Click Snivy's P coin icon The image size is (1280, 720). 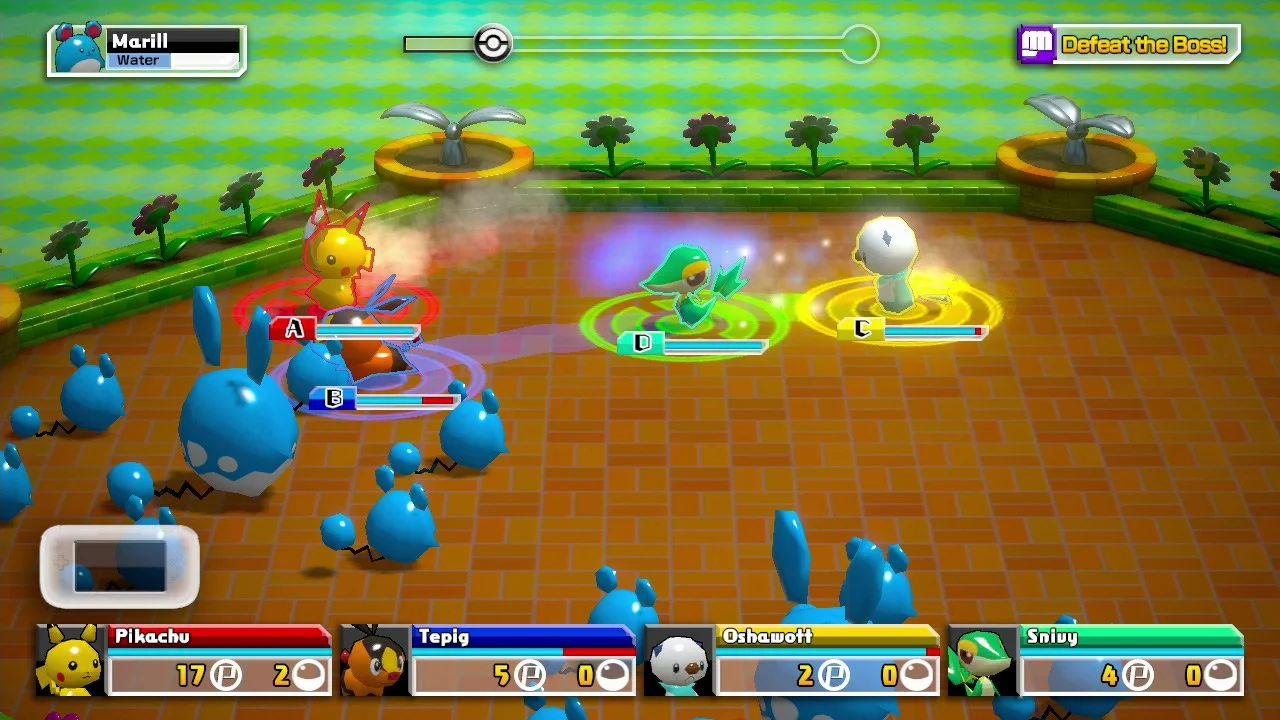point(1140,675)
